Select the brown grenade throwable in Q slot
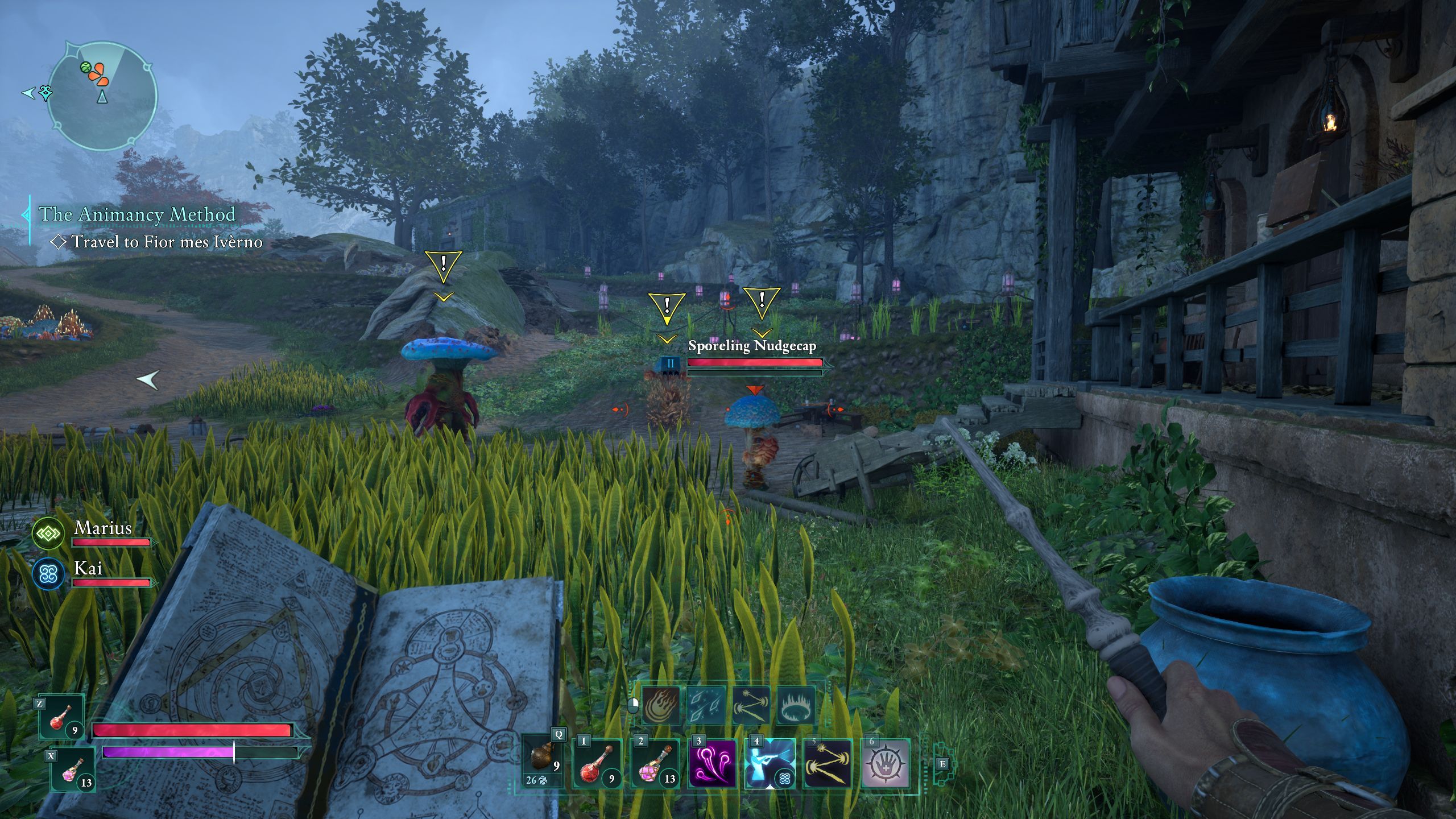1456x819 pixels. [x=544, y=759]
